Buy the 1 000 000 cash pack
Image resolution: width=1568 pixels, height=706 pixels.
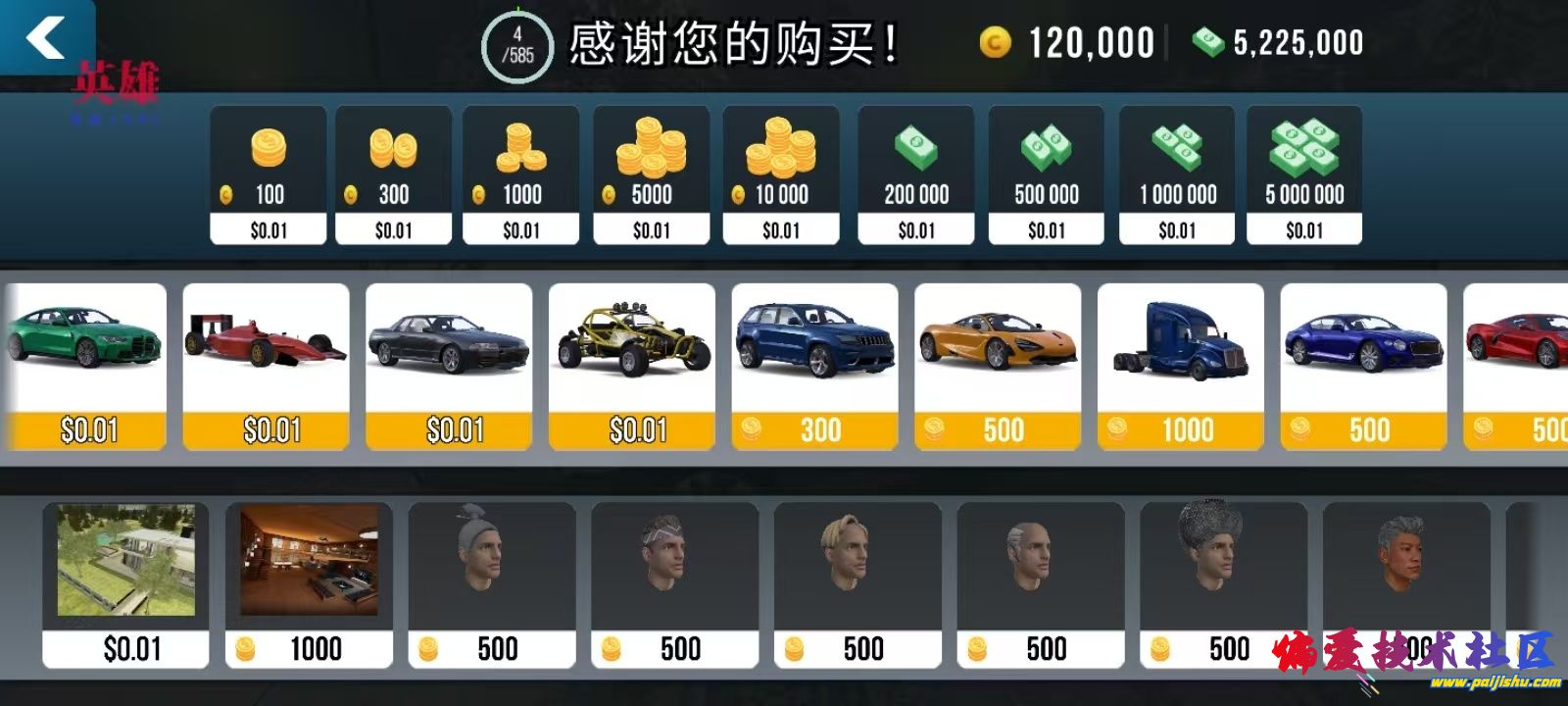pyautogui.click(x=1176, y=174)
